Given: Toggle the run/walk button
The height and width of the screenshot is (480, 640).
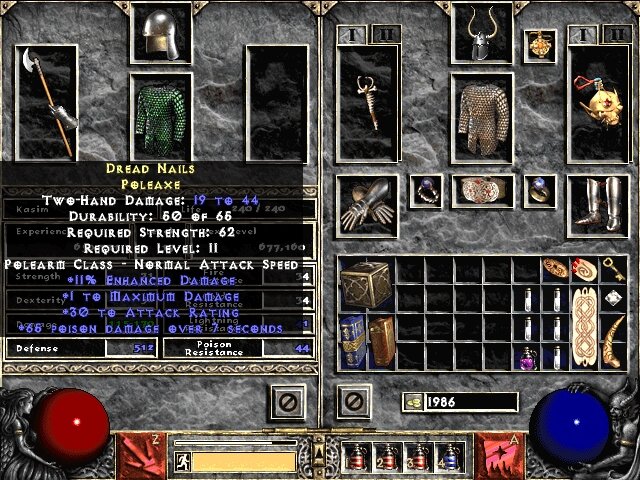Looking at the screenshot, I should [x=182, y=461].
